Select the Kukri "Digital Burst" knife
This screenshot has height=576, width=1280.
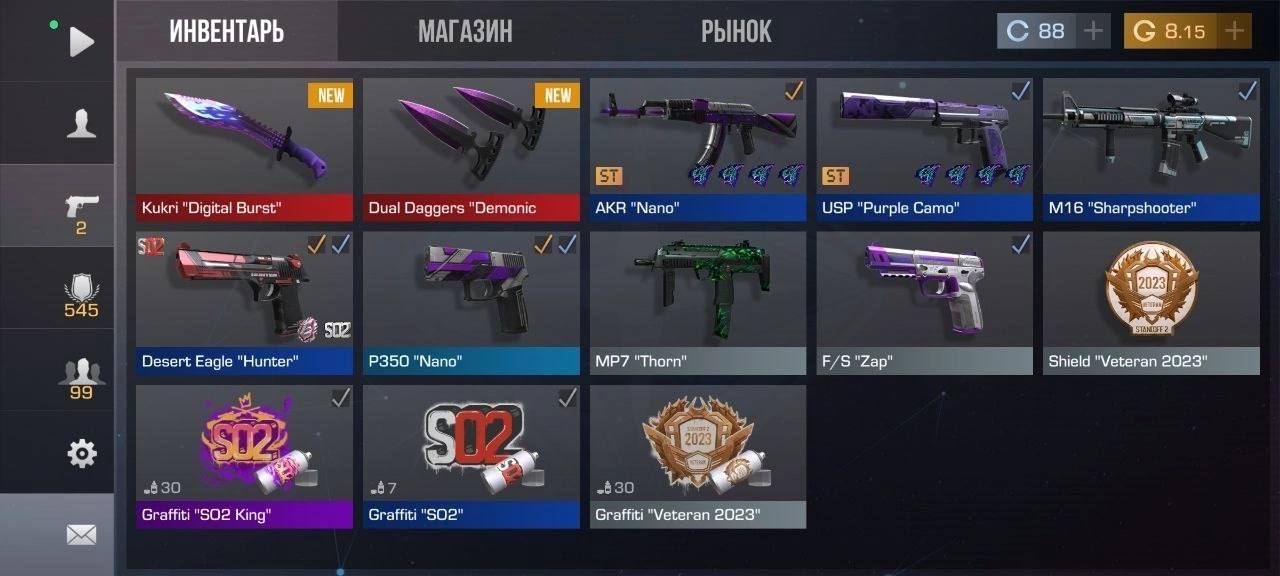[244, 148]
